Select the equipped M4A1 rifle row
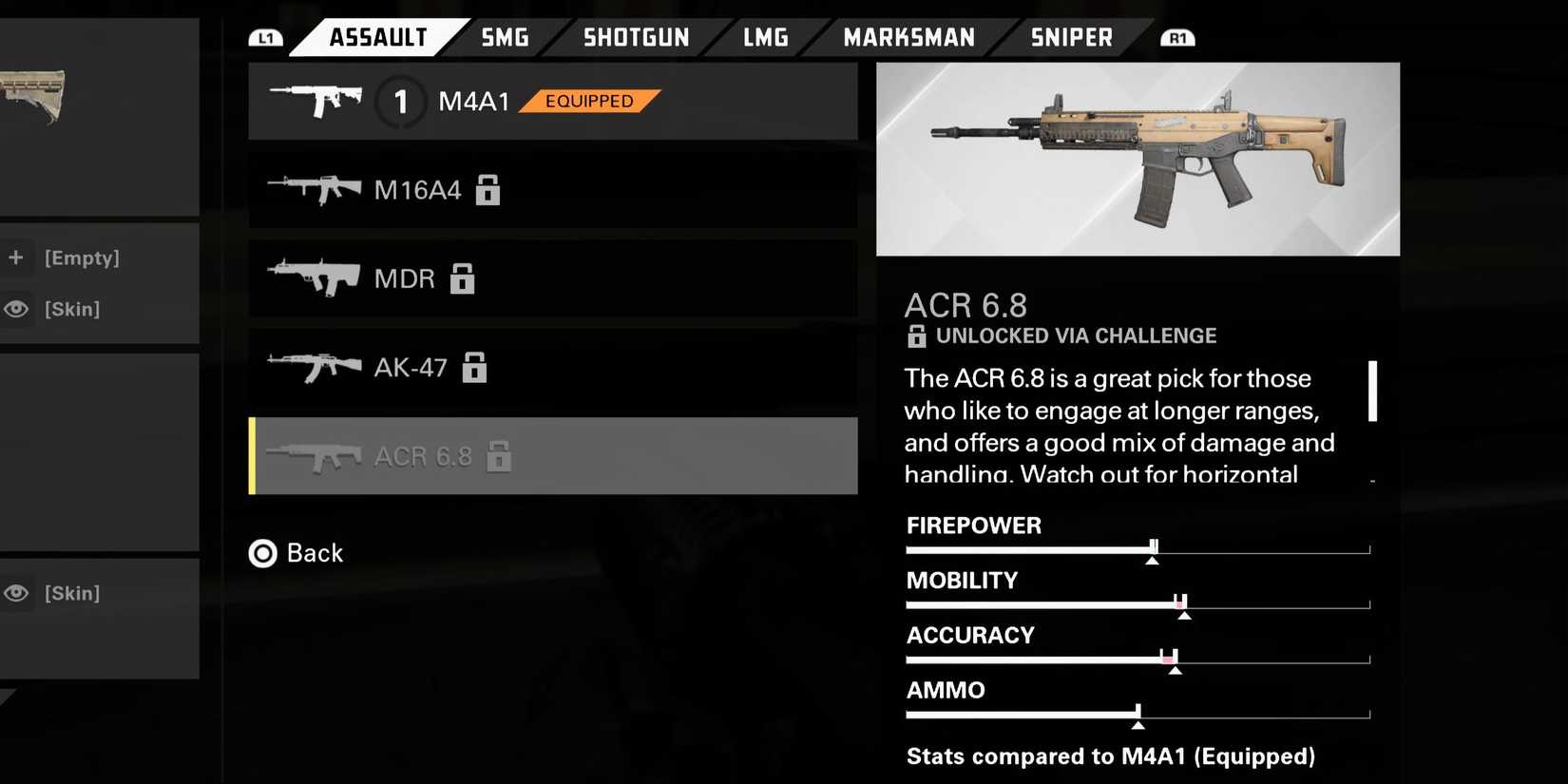1568x784 pixels. [552, 102]
